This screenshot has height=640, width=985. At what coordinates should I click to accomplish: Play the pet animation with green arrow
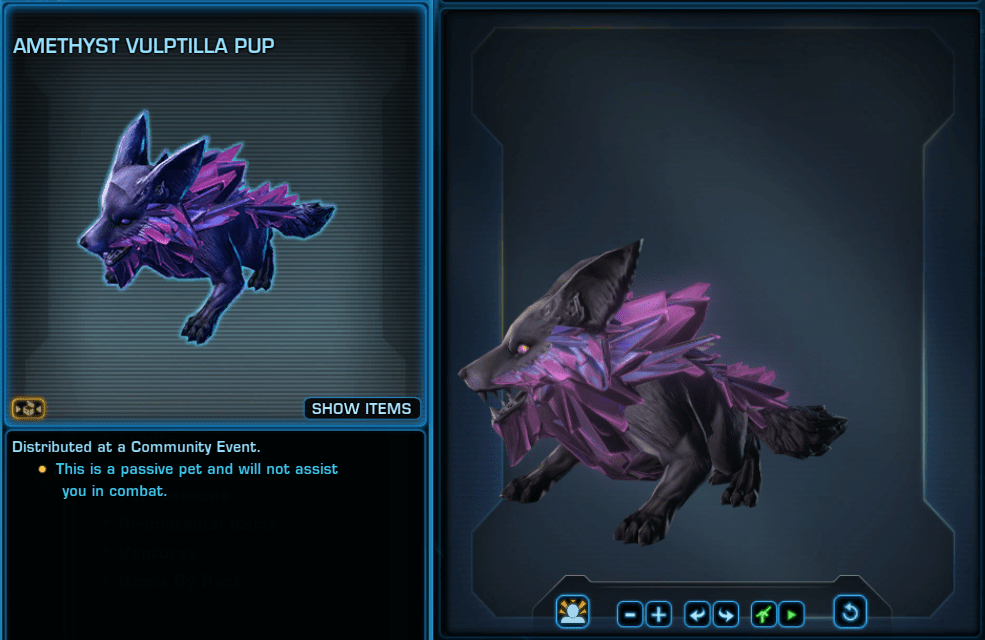(791, 614)
